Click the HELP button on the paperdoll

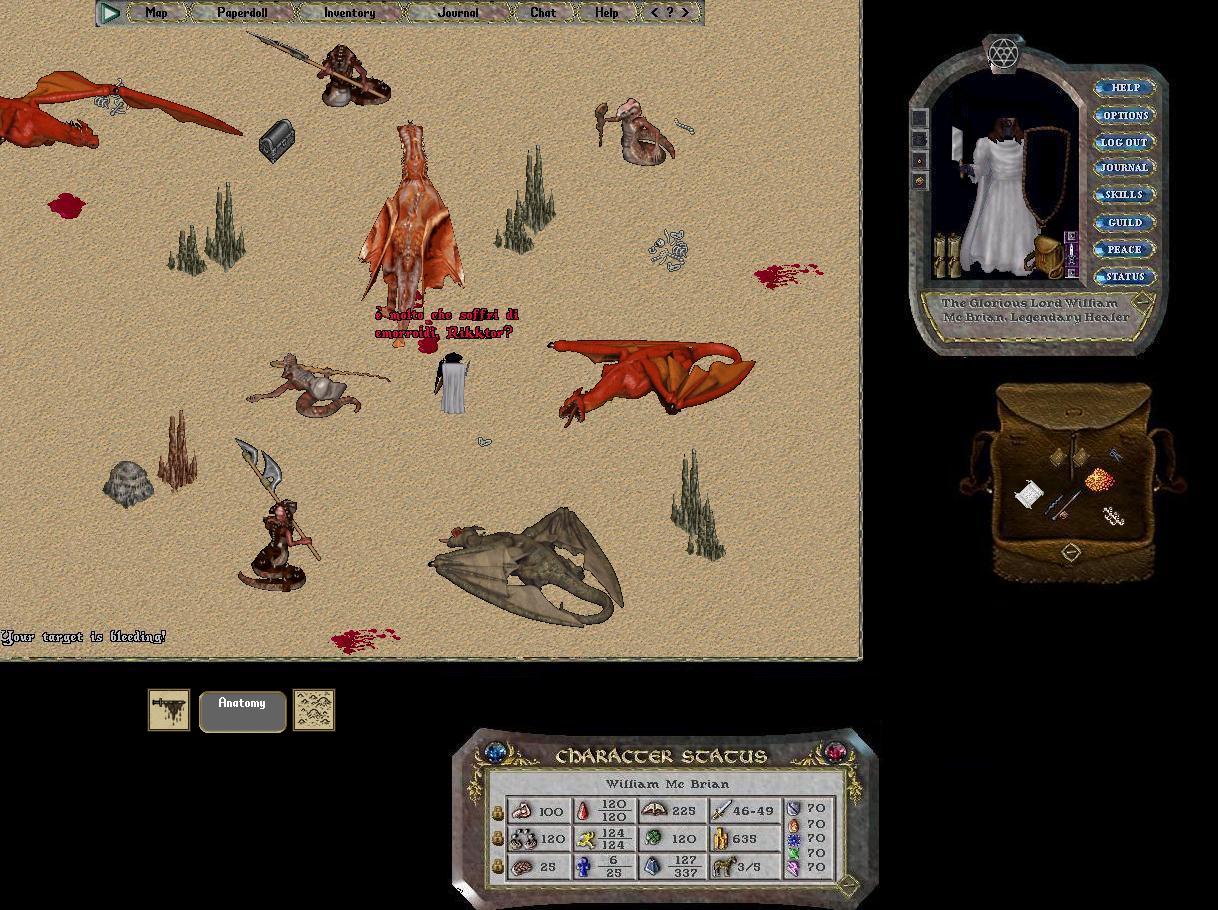(x=1125, y=88)
